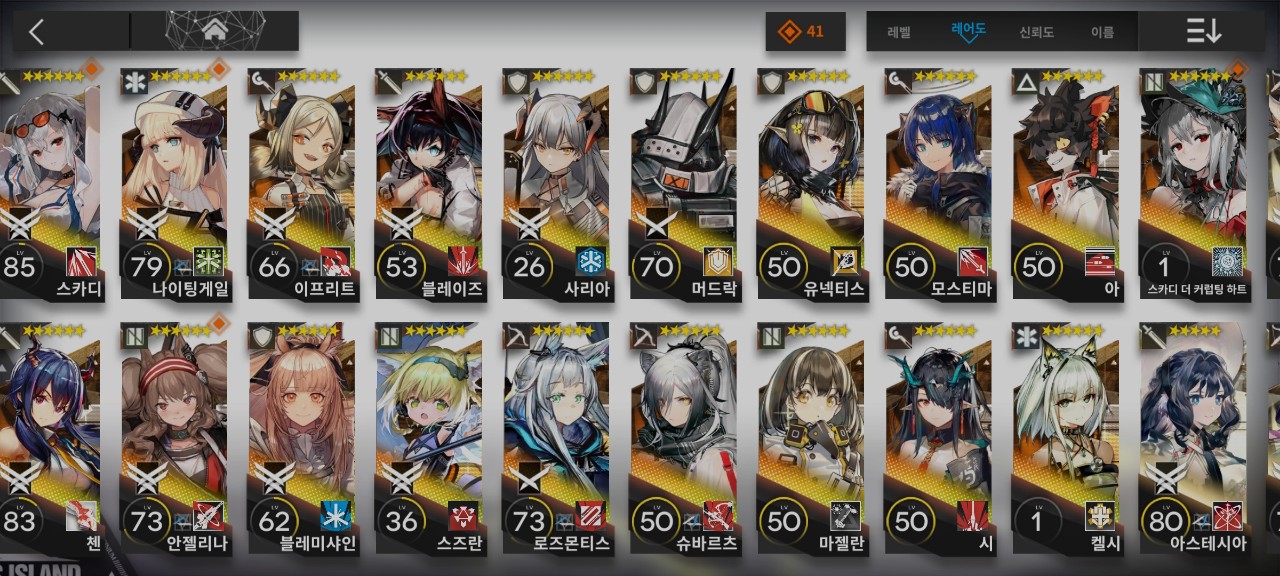Go back using the arrow button
Image resolution: width=1280 pixels, height=576 pixels.
pos(37,31)
